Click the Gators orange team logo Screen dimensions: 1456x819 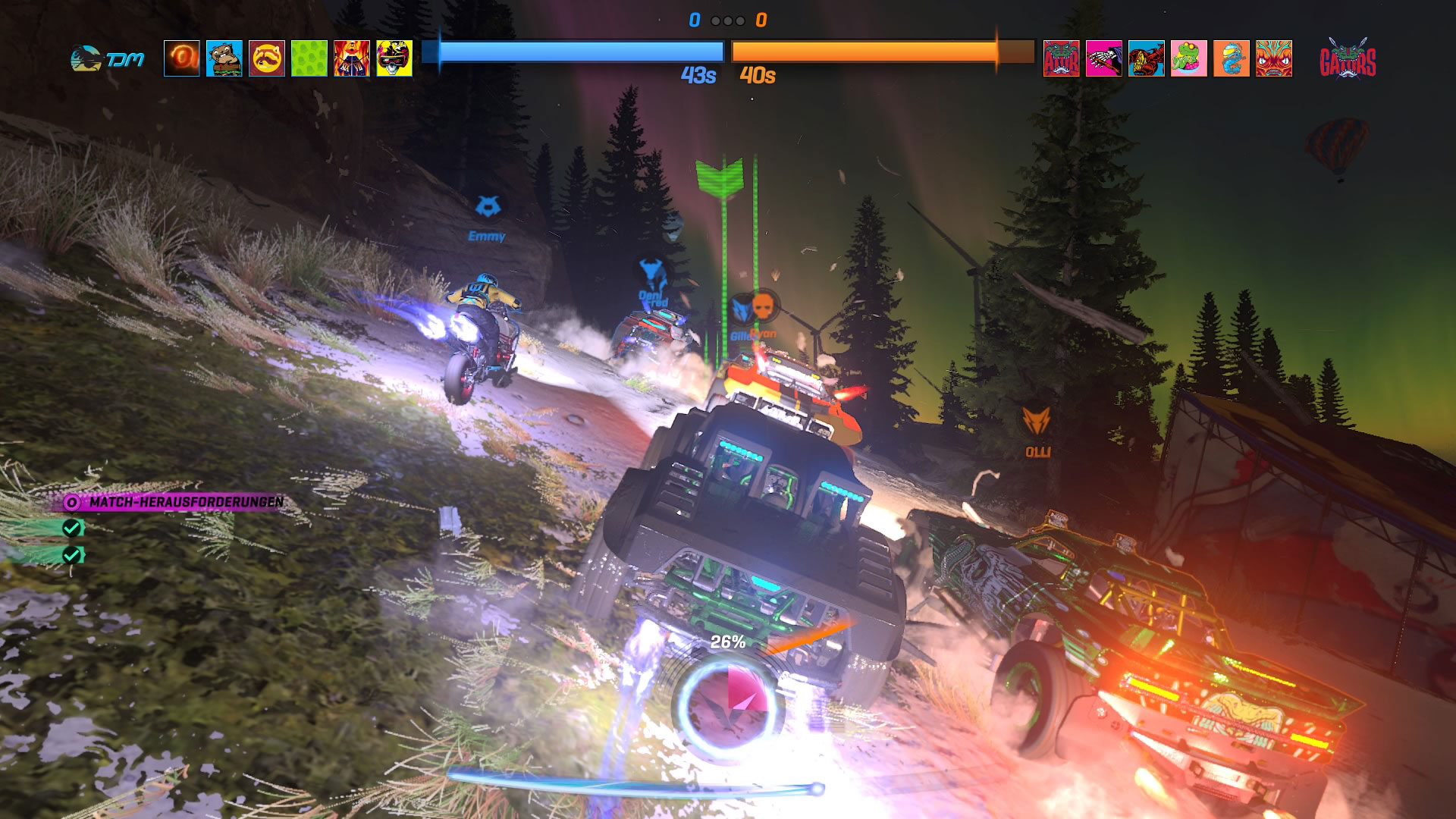click(1348, 59)
